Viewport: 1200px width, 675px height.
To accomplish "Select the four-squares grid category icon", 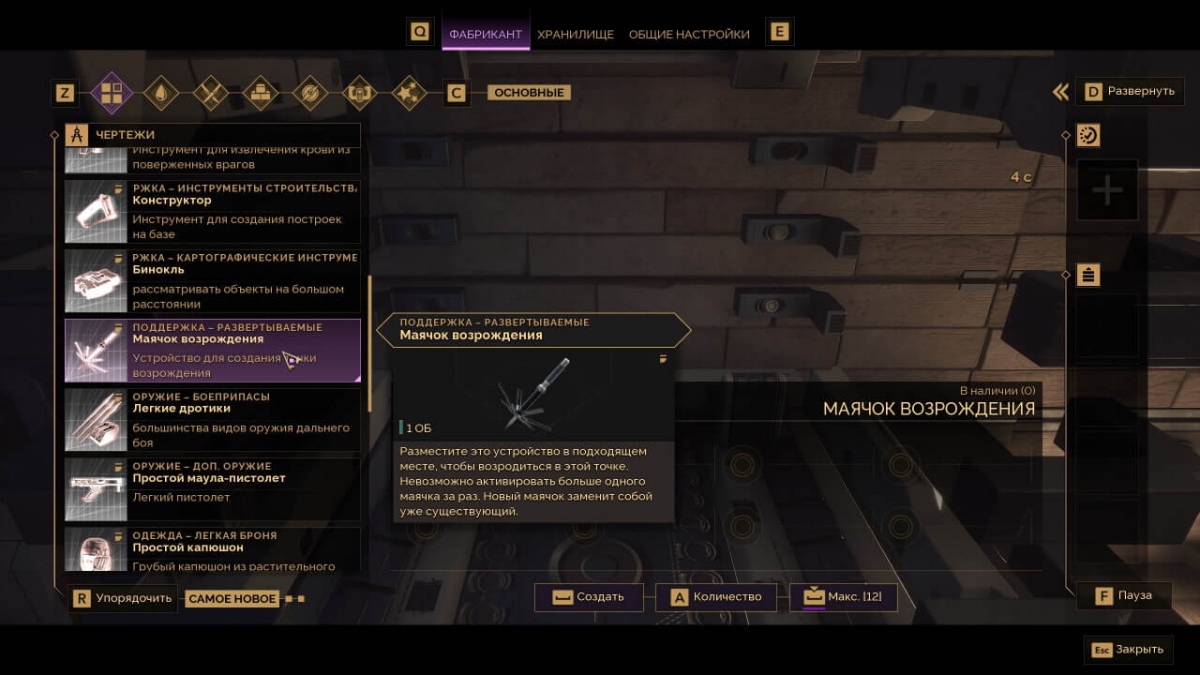I will click(111, 93).
